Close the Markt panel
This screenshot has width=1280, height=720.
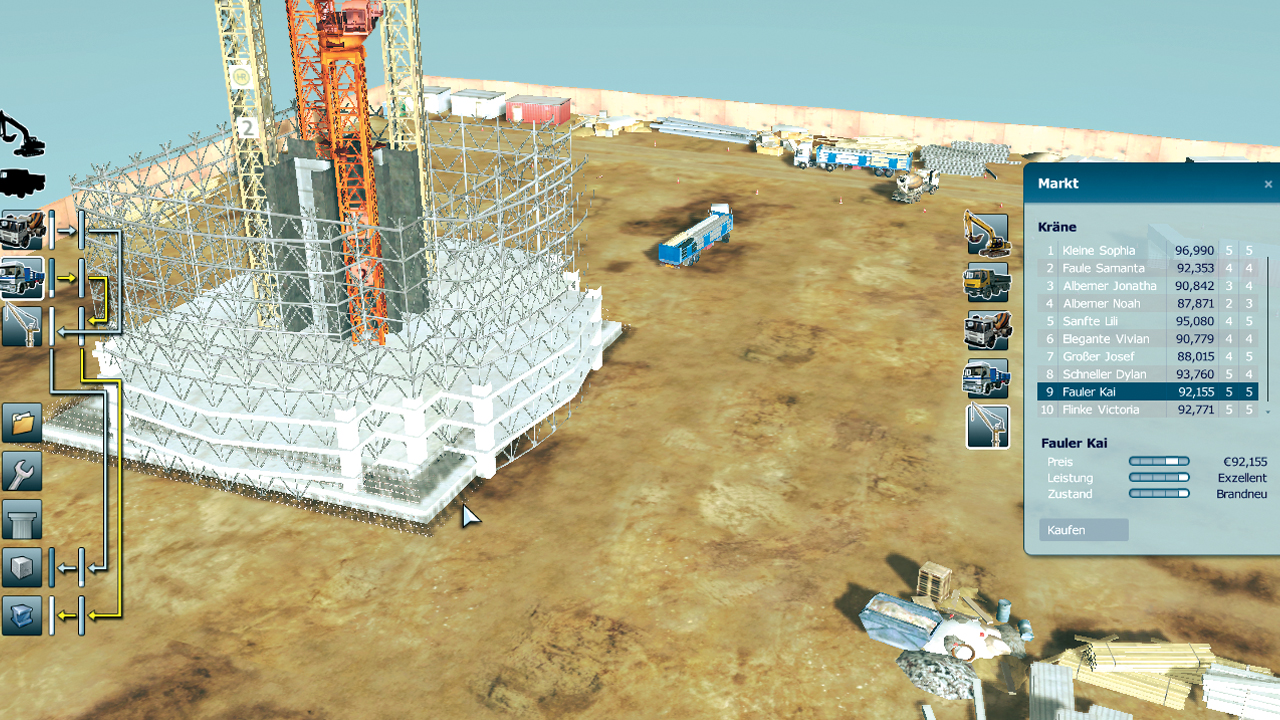point(1267,183)
